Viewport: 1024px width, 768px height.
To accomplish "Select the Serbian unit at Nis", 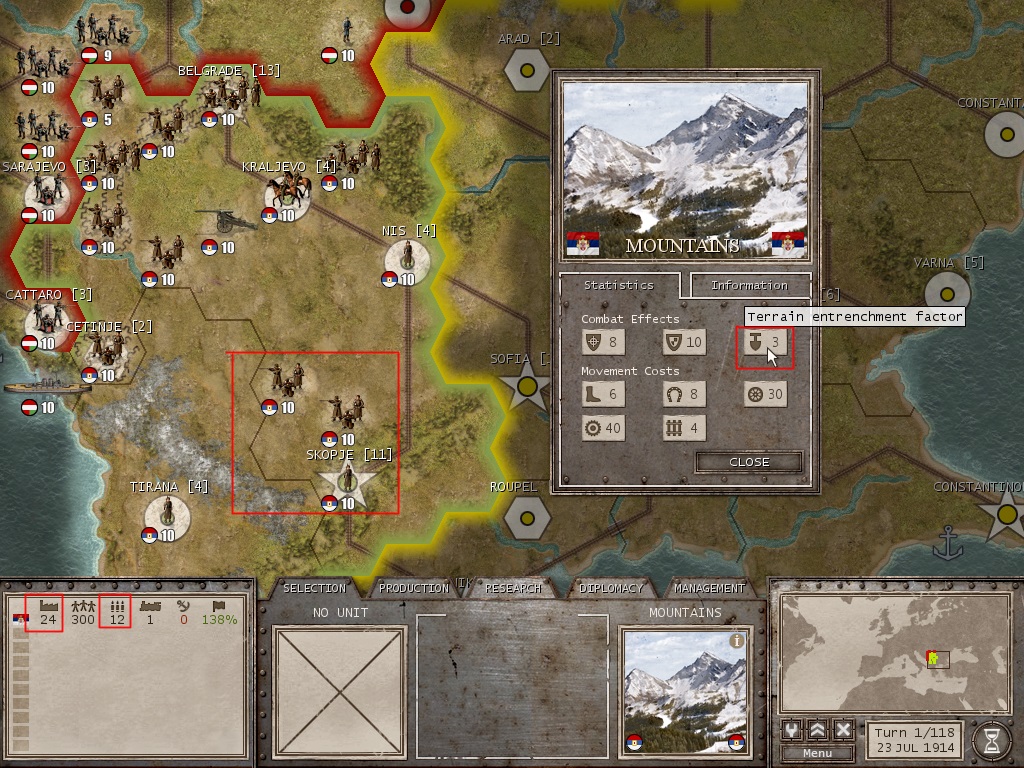I will (407, 258).
